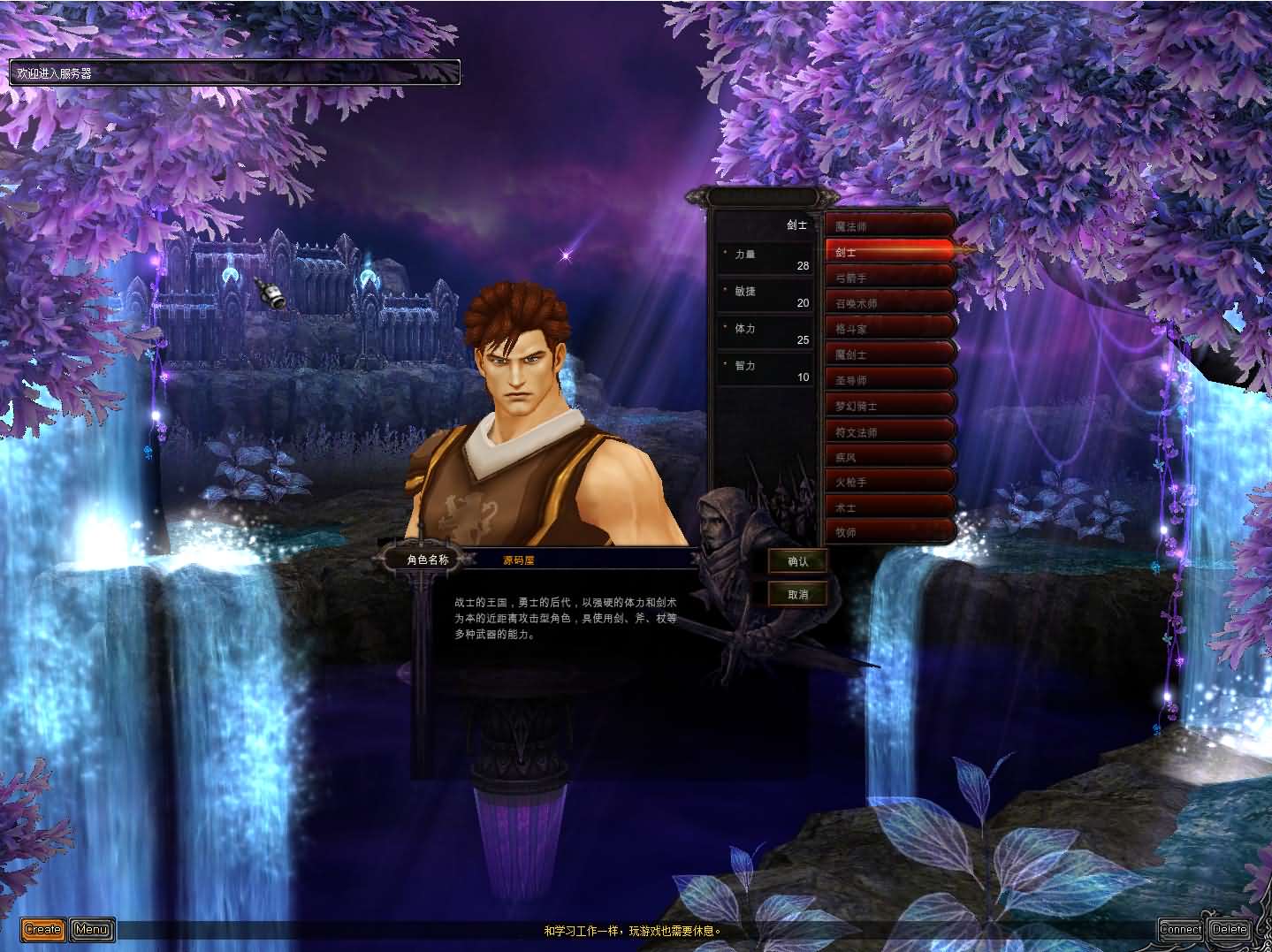The height and width of the screenshot is (952, 1272).
Task: Cancel character creation with 取消
Action: pyautogui.click(x=797, y=594)
